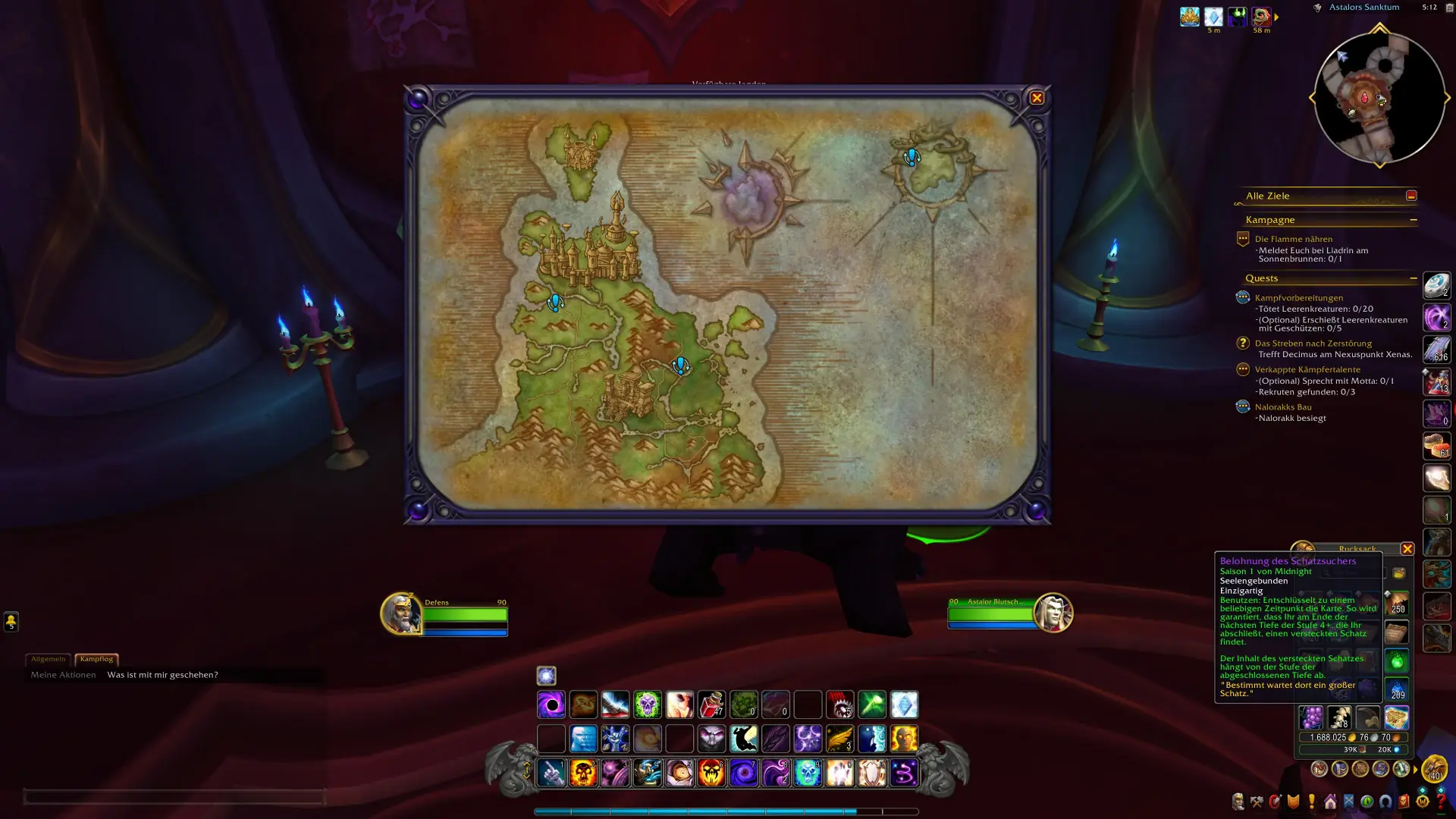The height and width of the screenshot is (819, 1456).
Task: Open the quest log exclamation icon
Action: tap(1311, 802)
